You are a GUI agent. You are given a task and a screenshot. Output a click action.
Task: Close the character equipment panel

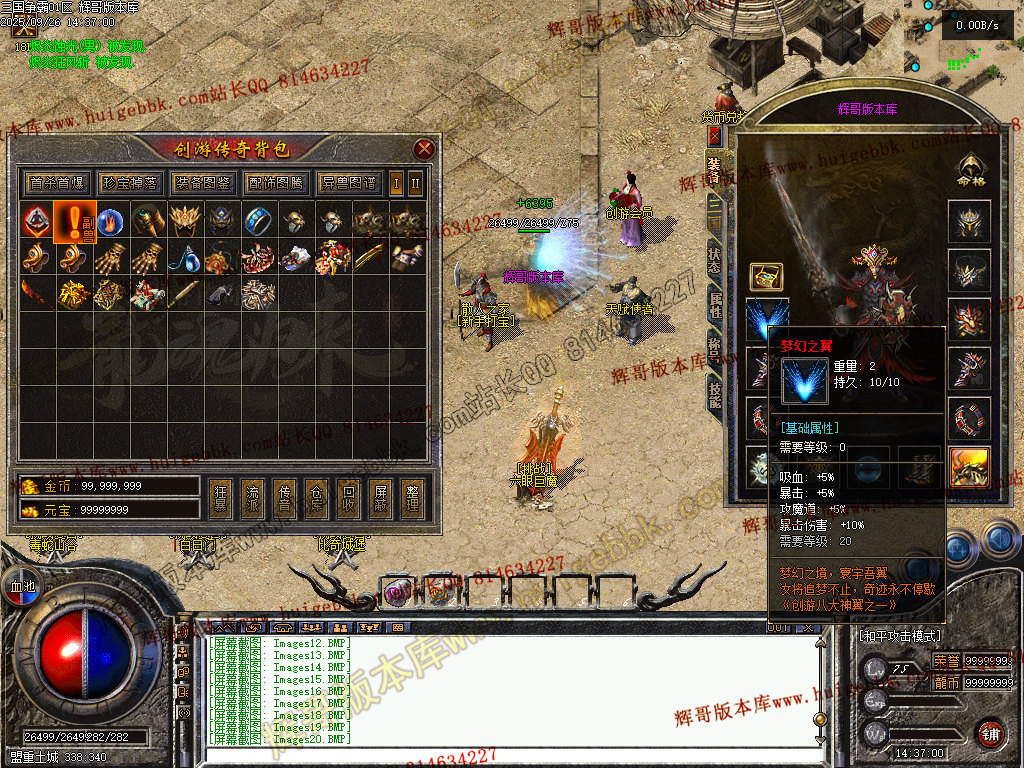click(x=714, y=135)
